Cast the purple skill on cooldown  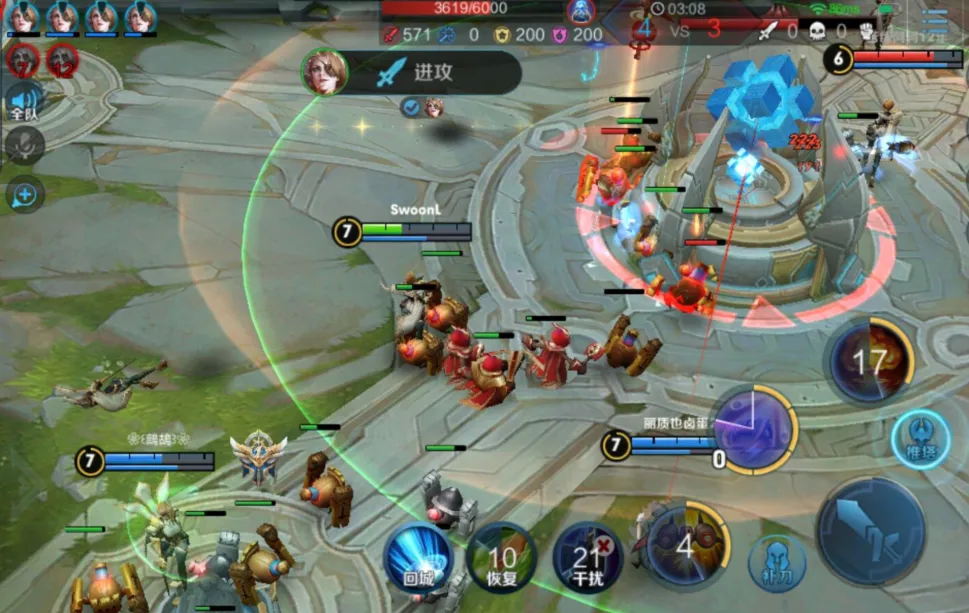tap(753, 430)
